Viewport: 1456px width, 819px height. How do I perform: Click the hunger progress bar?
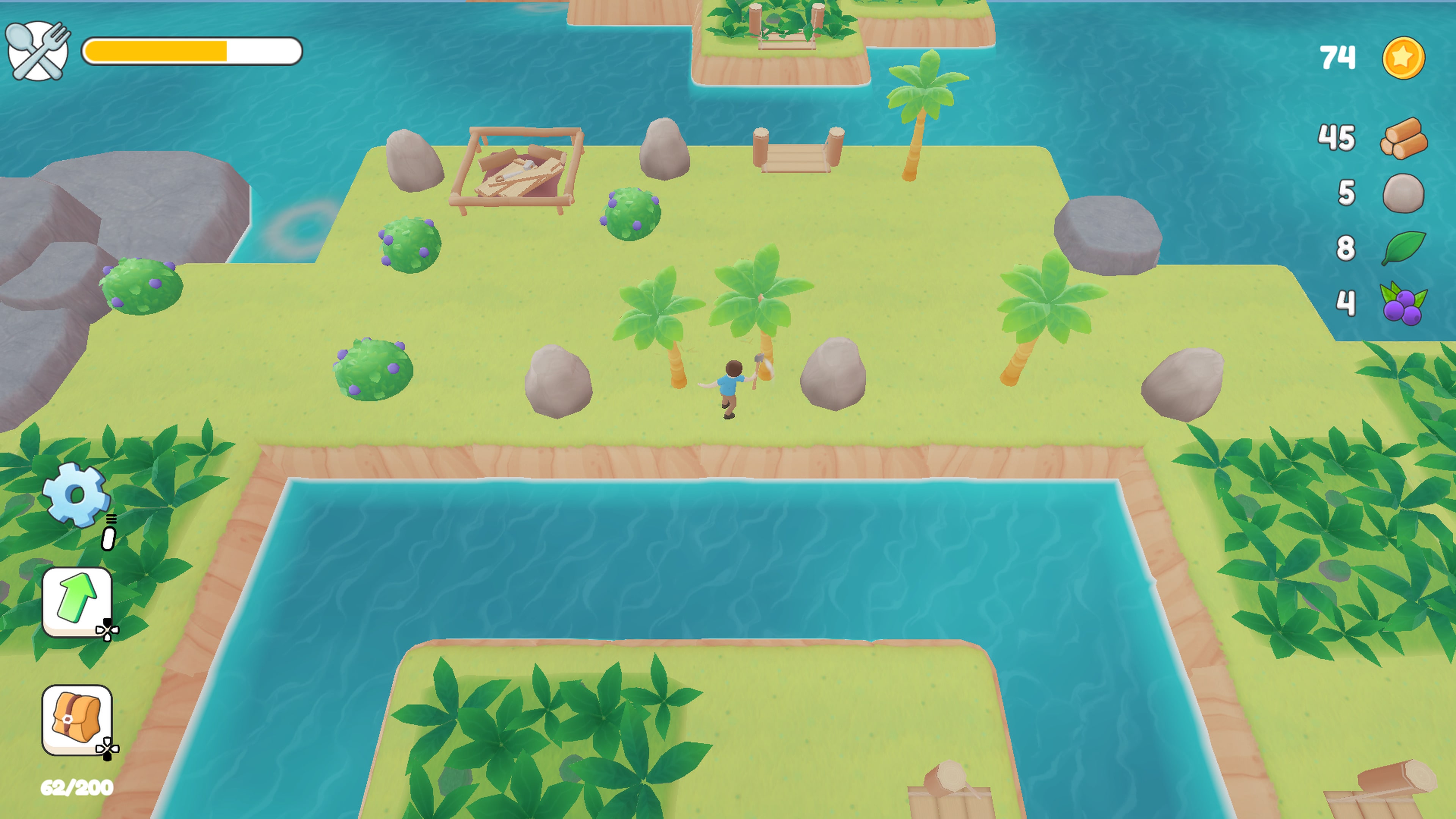click(x=192, y=51)
